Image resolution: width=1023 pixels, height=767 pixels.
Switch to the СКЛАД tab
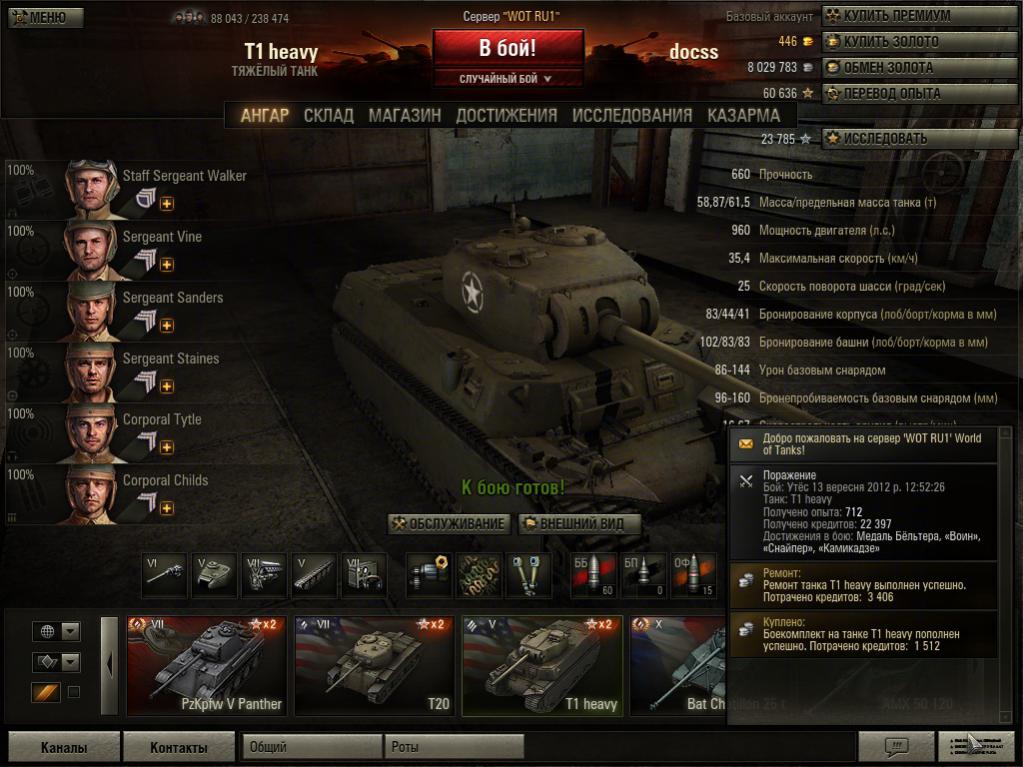pos(328,115)
